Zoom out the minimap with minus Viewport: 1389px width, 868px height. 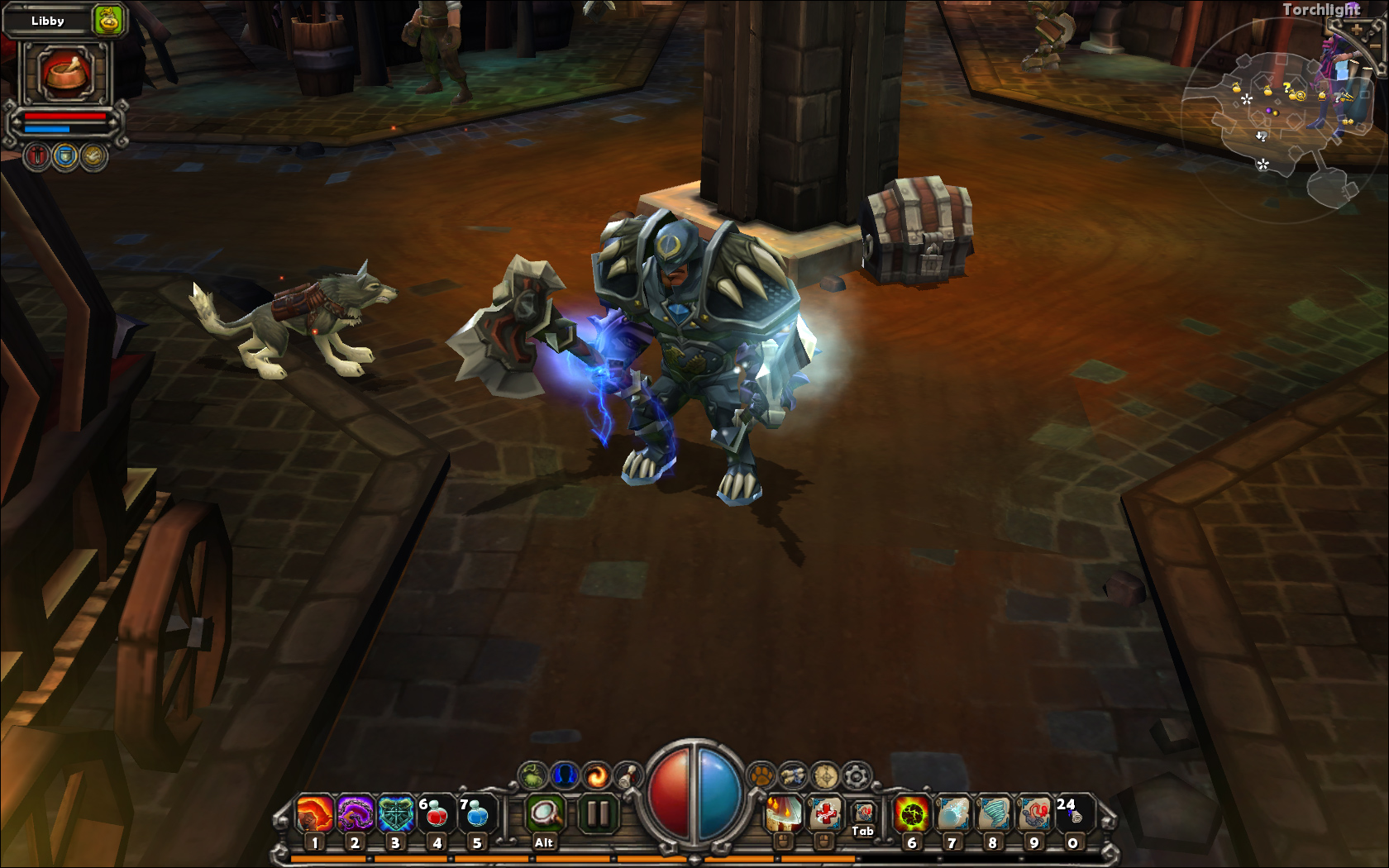[x=1376, y=45]
